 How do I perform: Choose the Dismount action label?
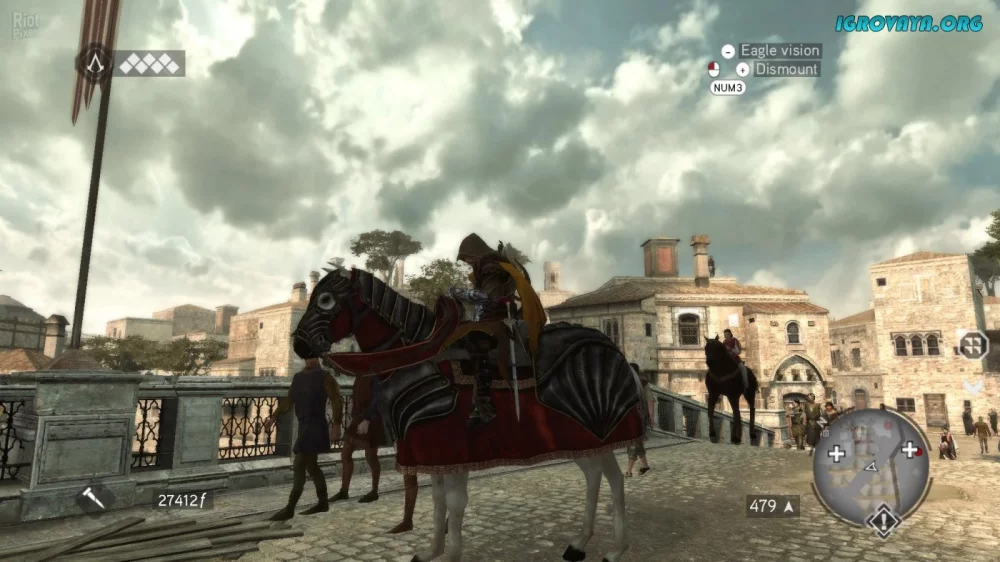pos(787,70)
